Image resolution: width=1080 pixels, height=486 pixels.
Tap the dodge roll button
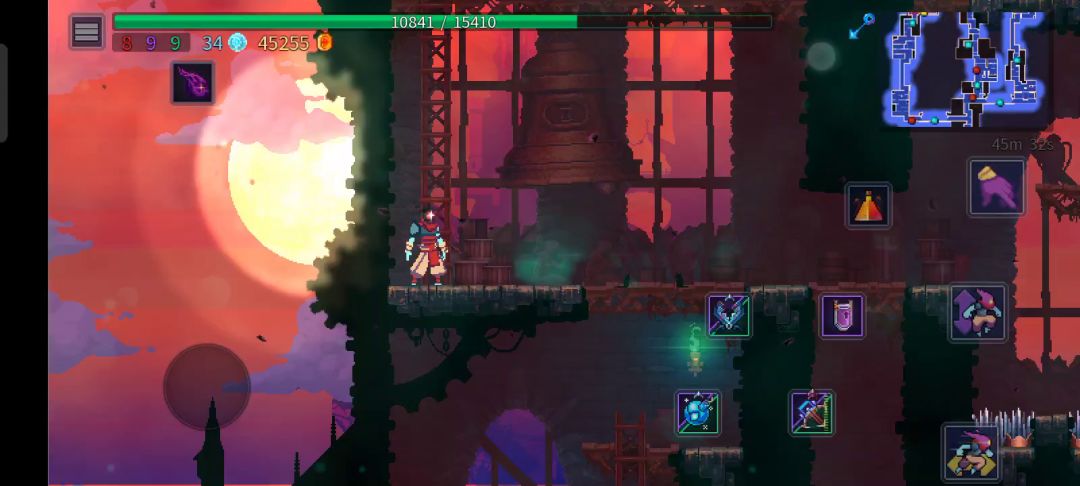pos(971,452)
